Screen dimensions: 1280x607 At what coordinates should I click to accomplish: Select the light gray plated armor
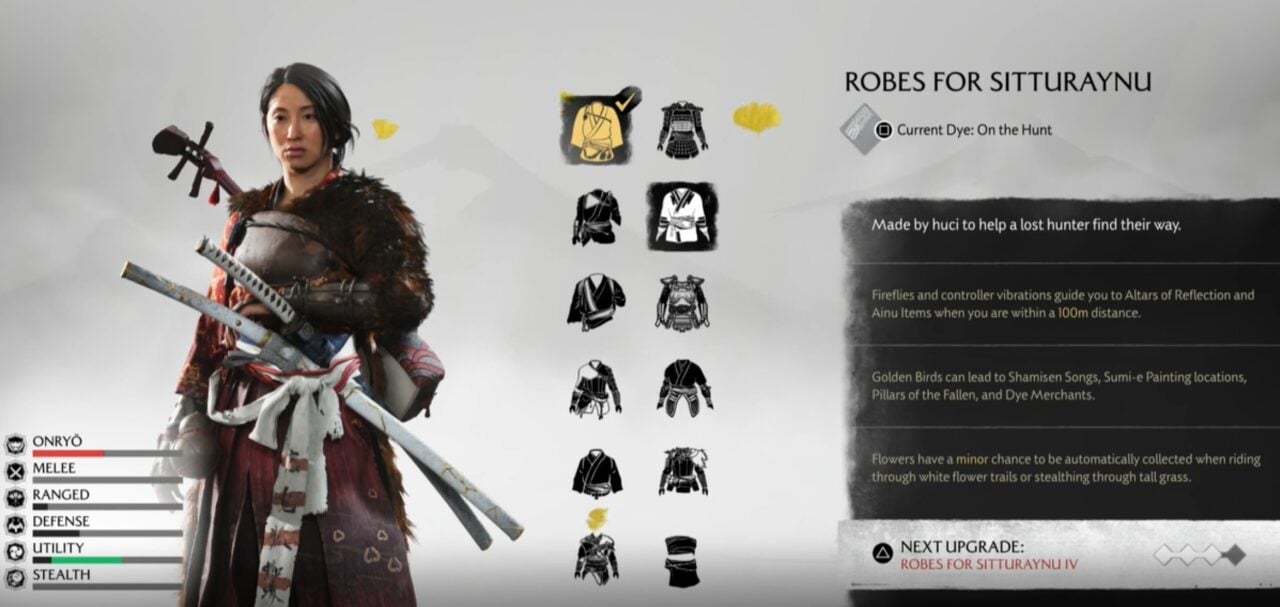[683, 302]
